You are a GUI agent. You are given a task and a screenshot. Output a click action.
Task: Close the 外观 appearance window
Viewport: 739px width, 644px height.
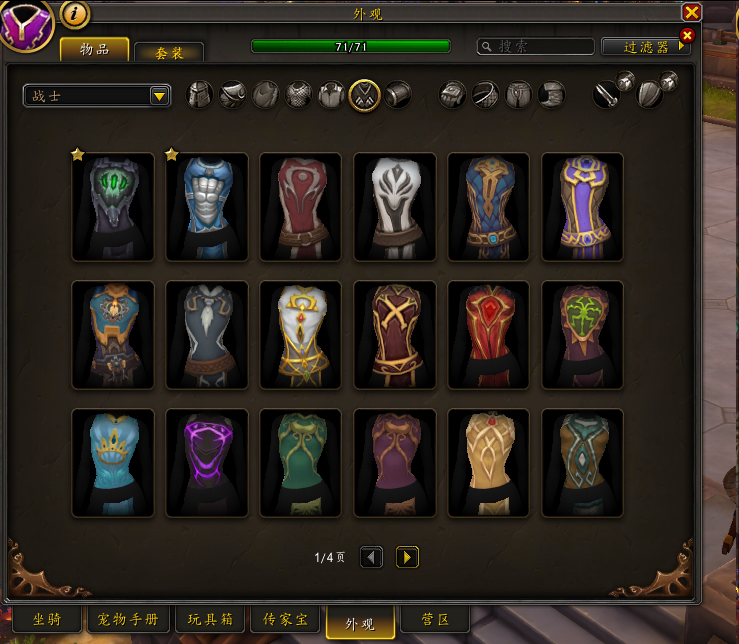(x=691, y=12)
